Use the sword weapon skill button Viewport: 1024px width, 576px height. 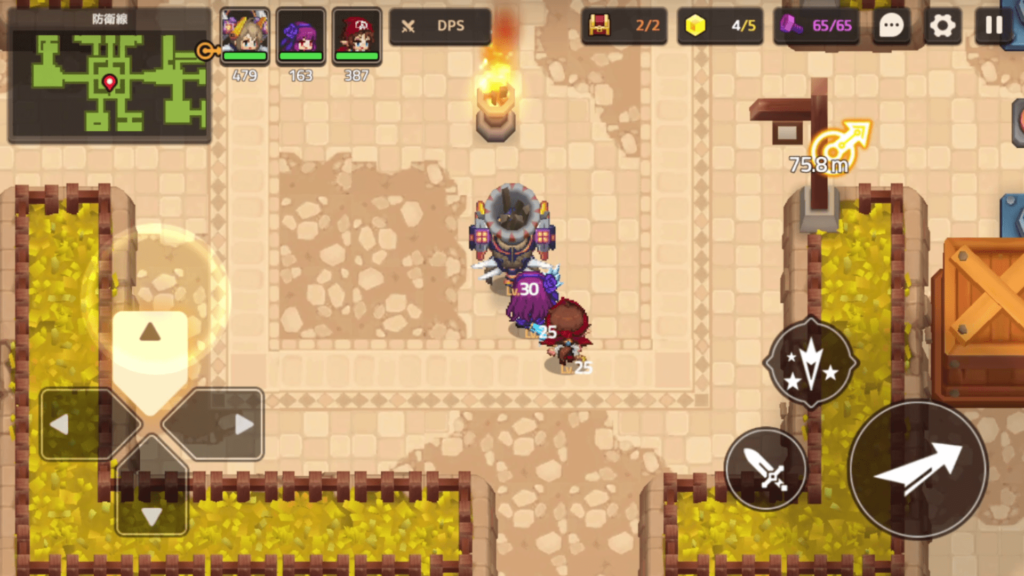tap(766, 468)
